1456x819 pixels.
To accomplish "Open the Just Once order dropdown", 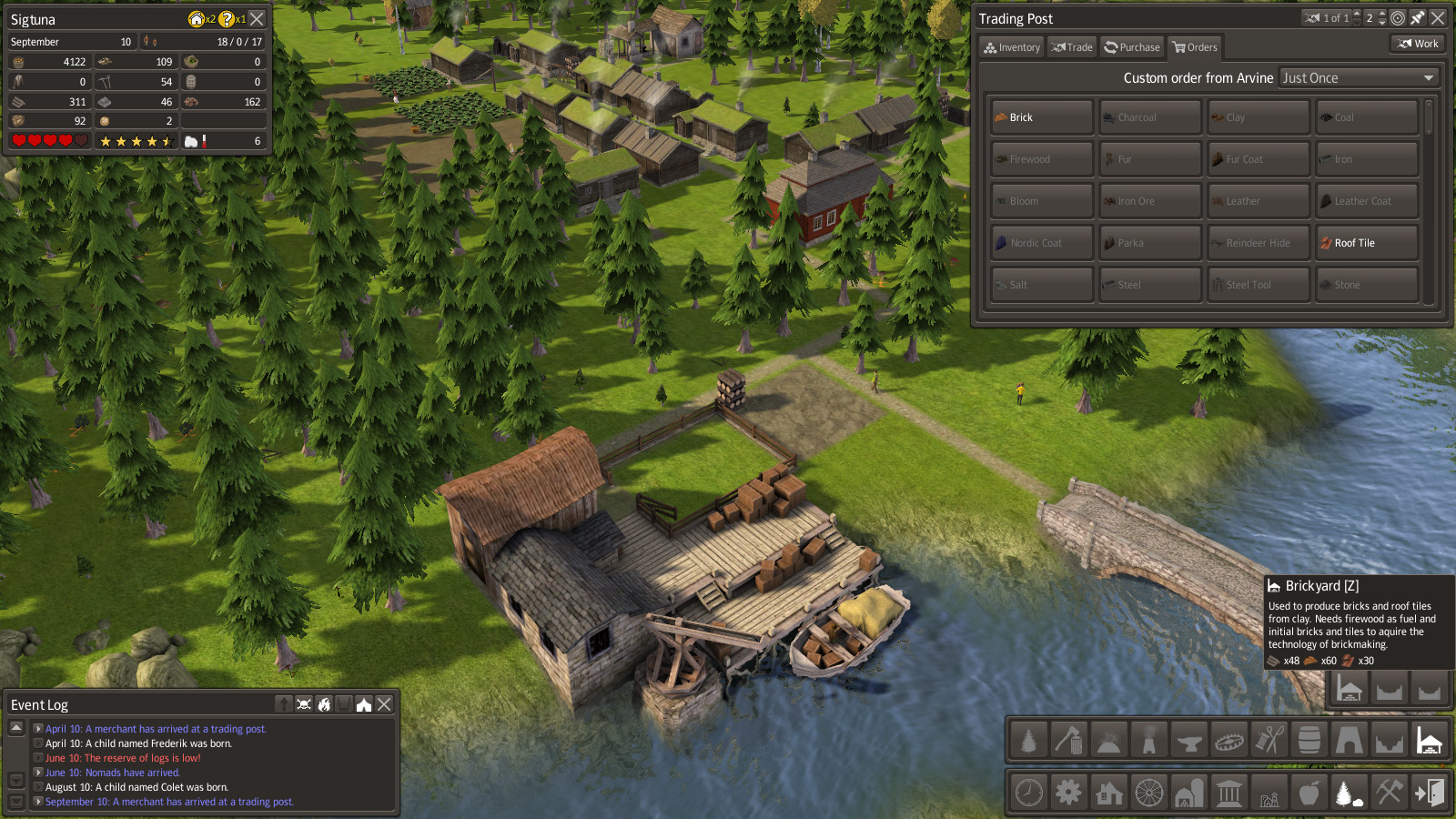I will (x=1359, y=78).
